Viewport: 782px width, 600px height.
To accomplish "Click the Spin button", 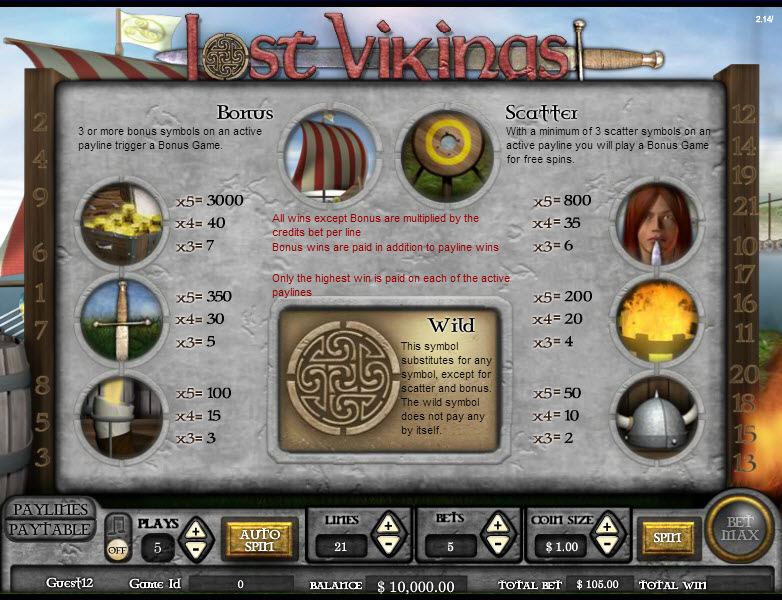I will pyautogui.click(x=667, y=538).
